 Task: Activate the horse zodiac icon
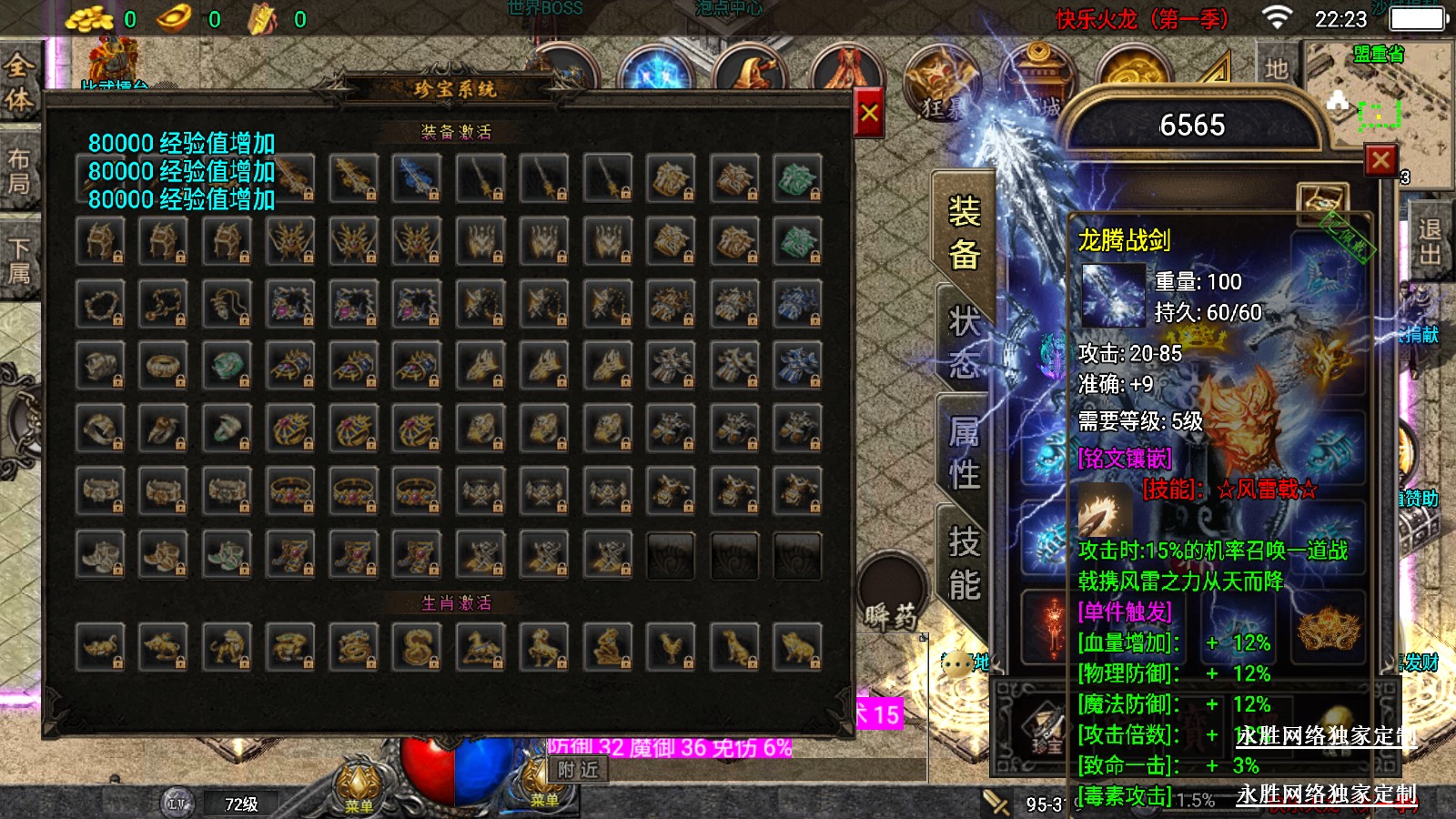(481, 646)
